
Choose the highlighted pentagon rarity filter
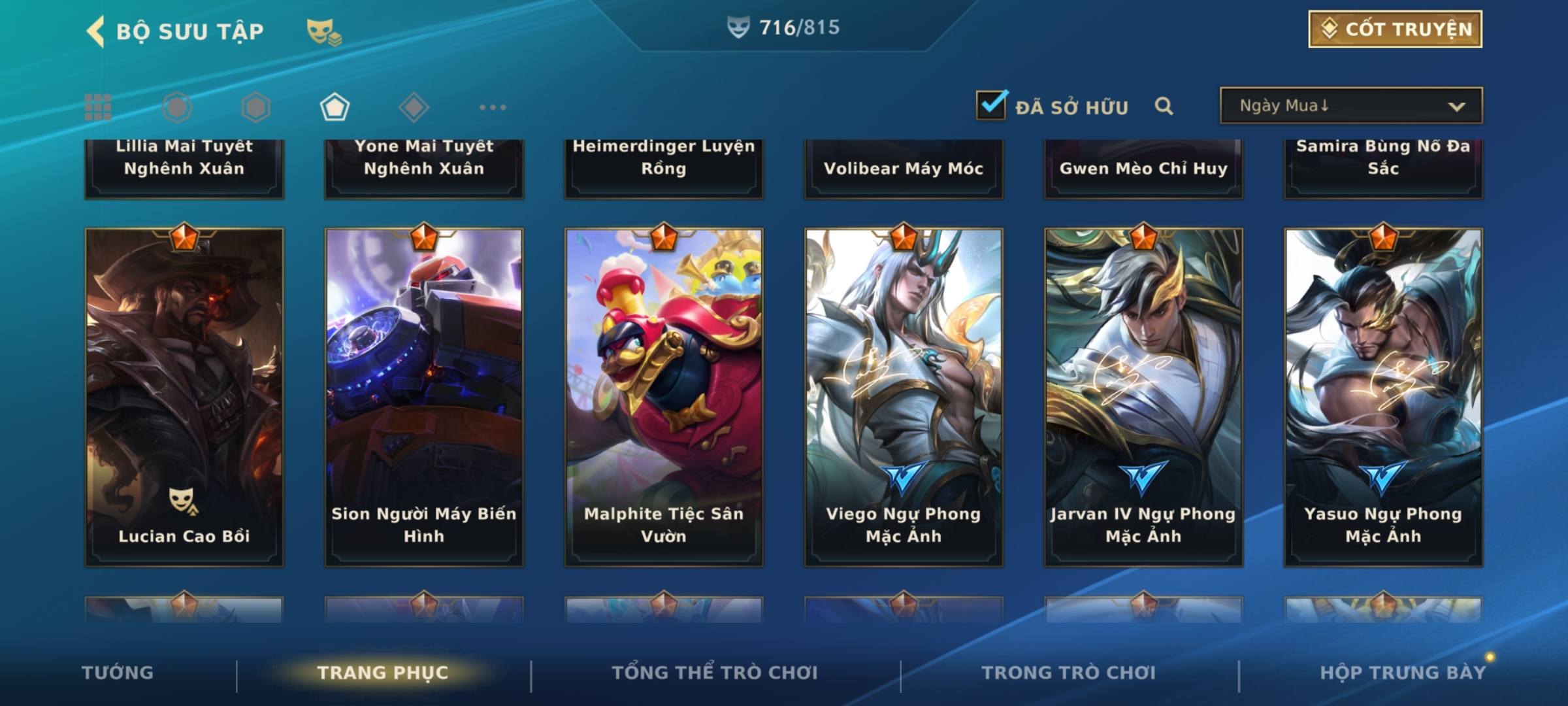[335, 107]
